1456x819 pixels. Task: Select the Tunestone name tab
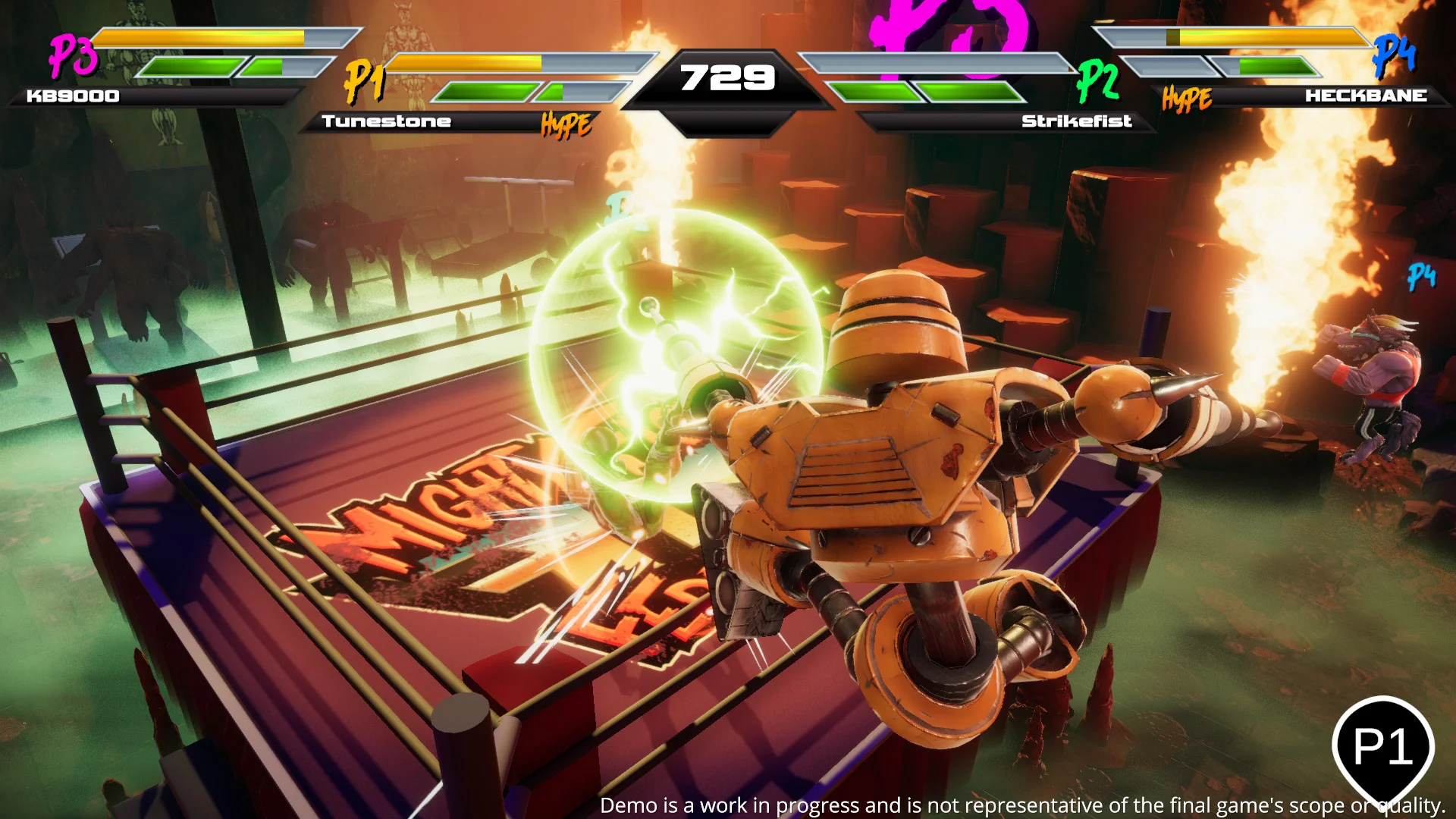387,120
